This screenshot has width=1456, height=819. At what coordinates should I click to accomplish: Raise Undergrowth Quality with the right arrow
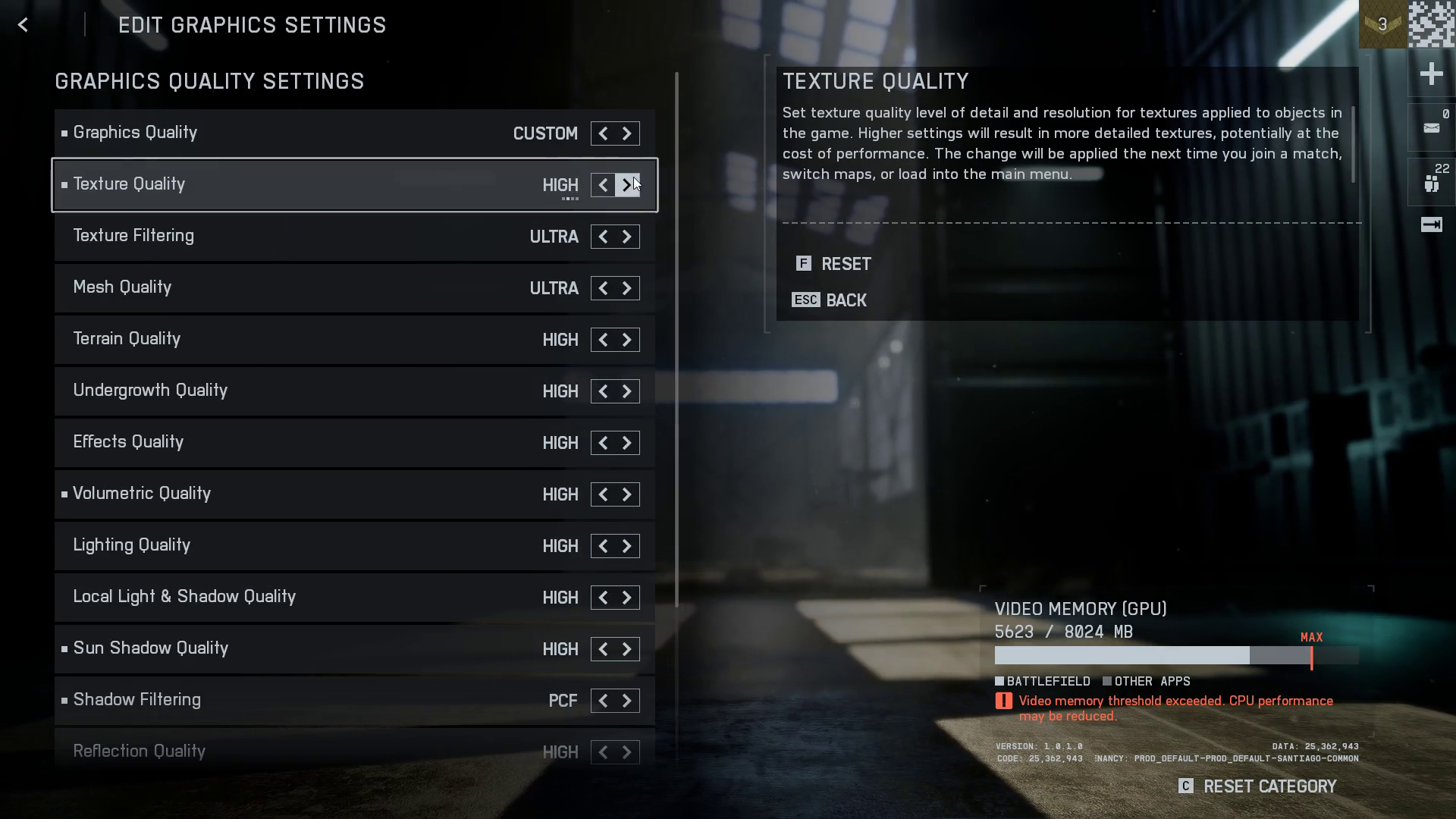(x=627, y=391)
